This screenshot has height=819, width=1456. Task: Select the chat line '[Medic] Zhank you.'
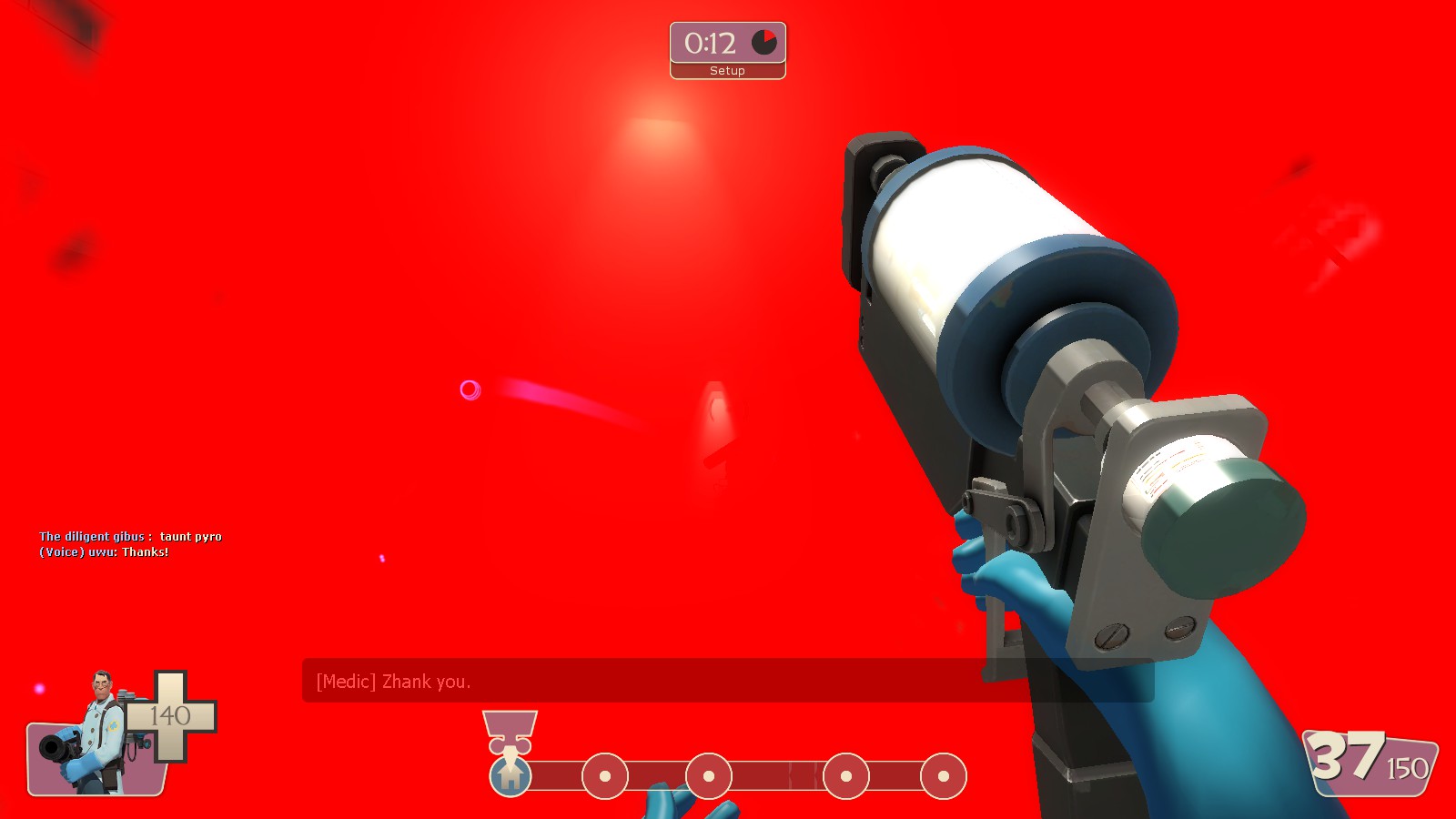(x=393, y=681)
